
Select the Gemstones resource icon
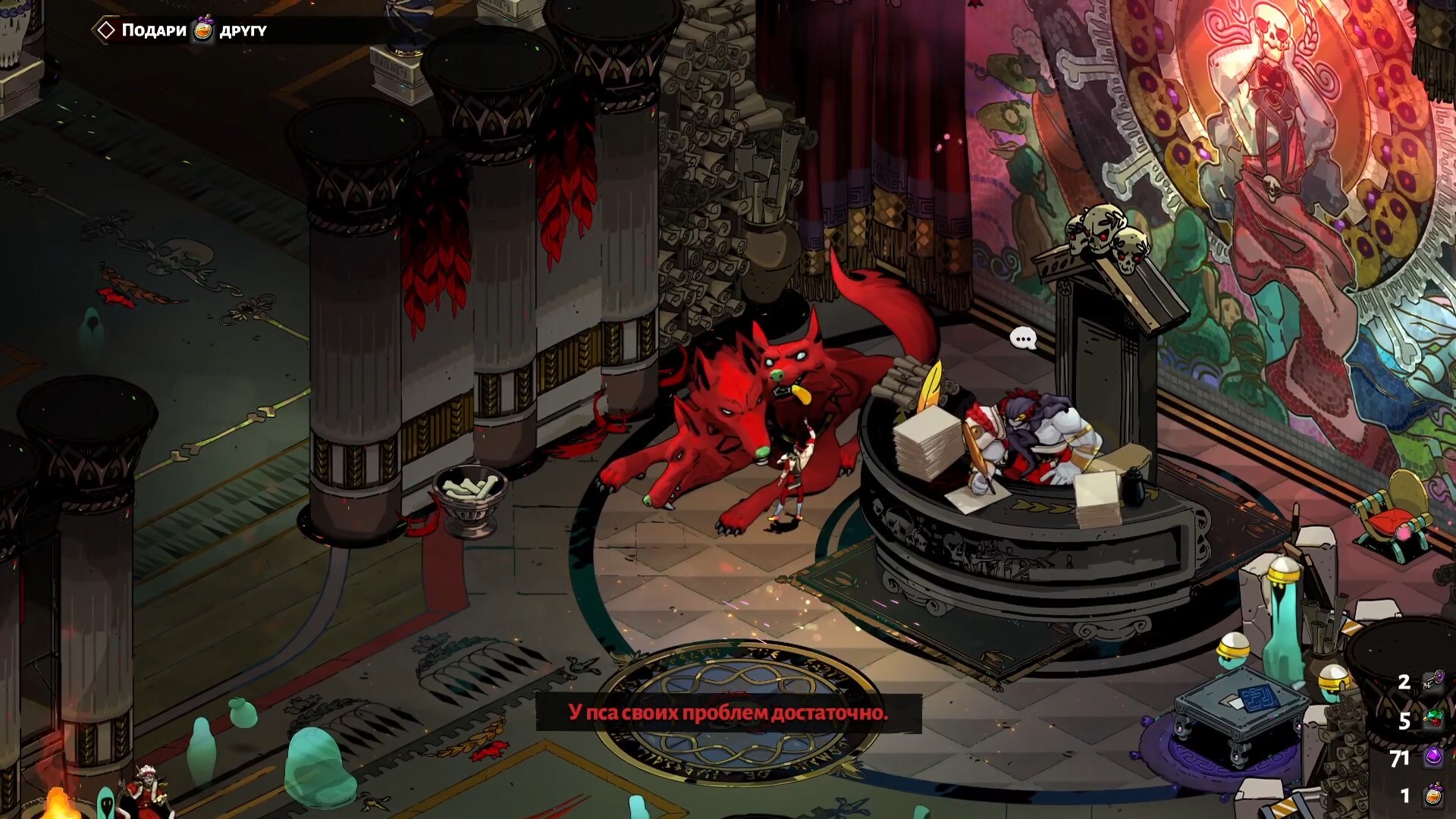click(1432, 719)
